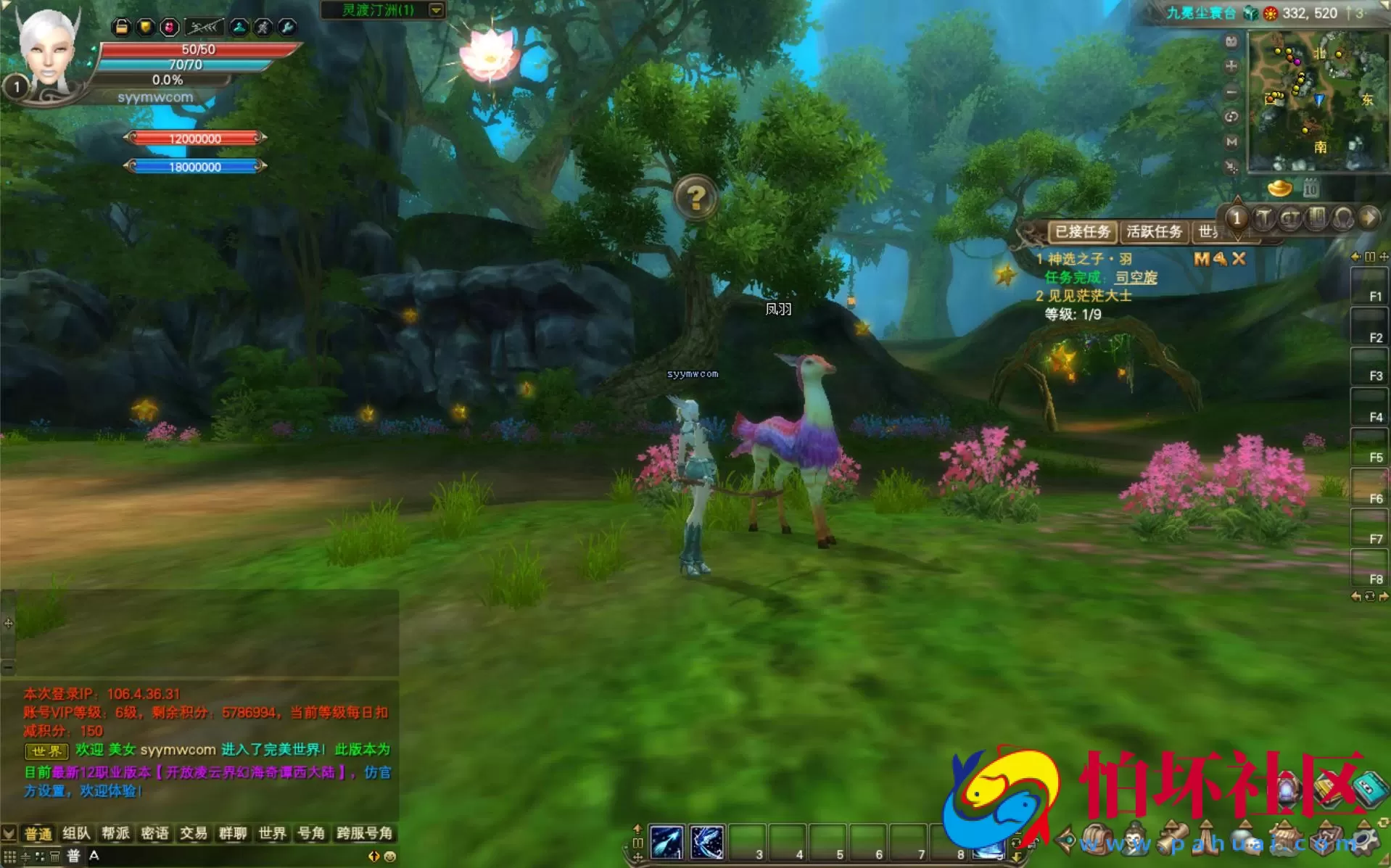
Task: Switch to the 活跃任务 quest tab
Action: click(1154, 232)
